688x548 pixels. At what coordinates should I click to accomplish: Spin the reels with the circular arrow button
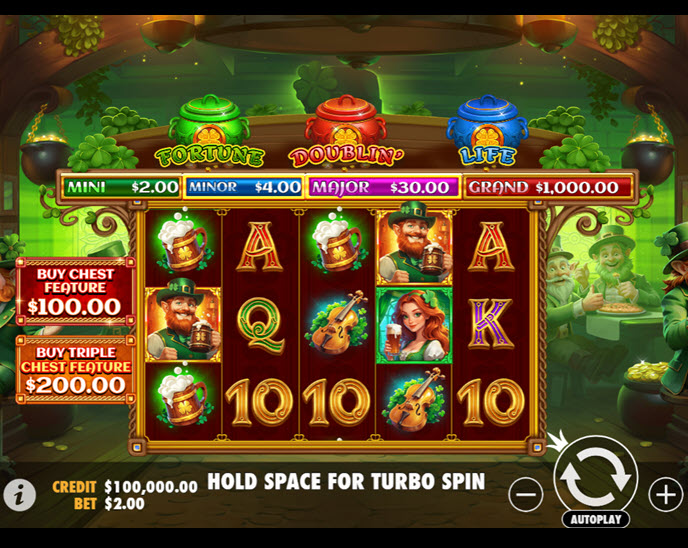click(596, 478)
